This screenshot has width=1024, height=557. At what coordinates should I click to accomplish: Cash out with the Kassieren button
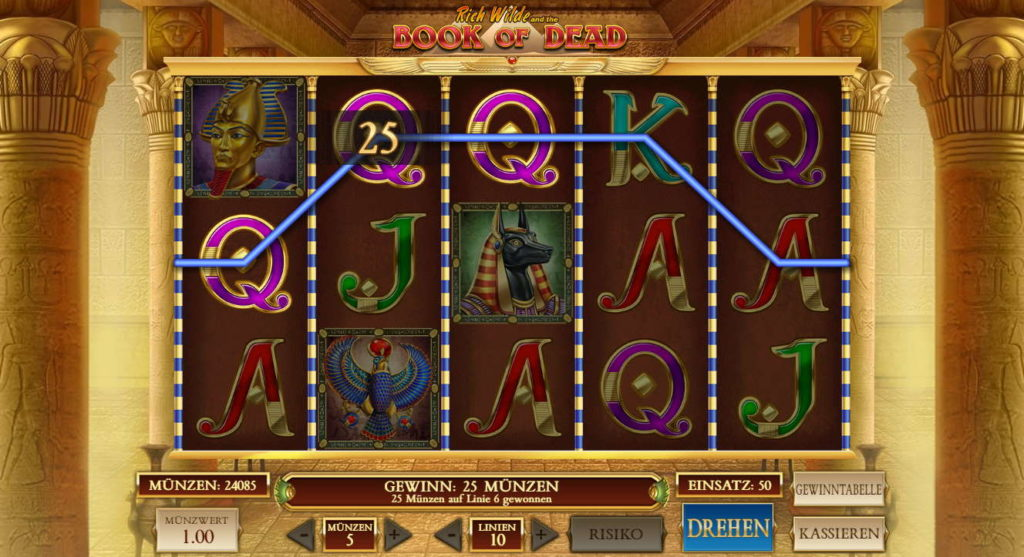pyautogui.click(x=839, y=533)
